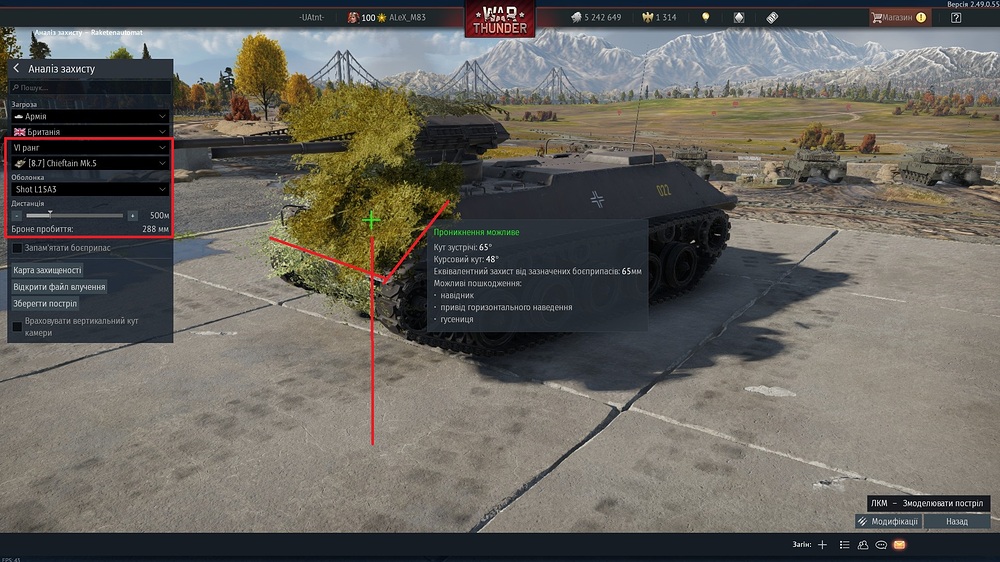
Task: Open the Британія nation dropdown
Action: click(90, 132)
